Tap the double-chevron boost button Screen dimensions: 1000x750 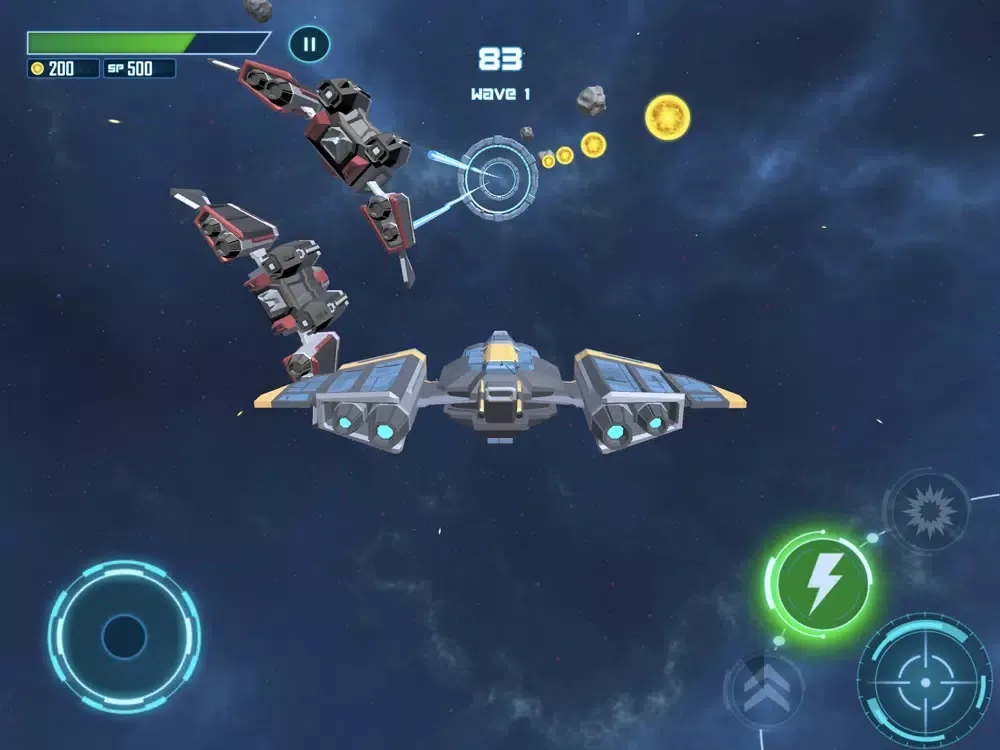765,690
